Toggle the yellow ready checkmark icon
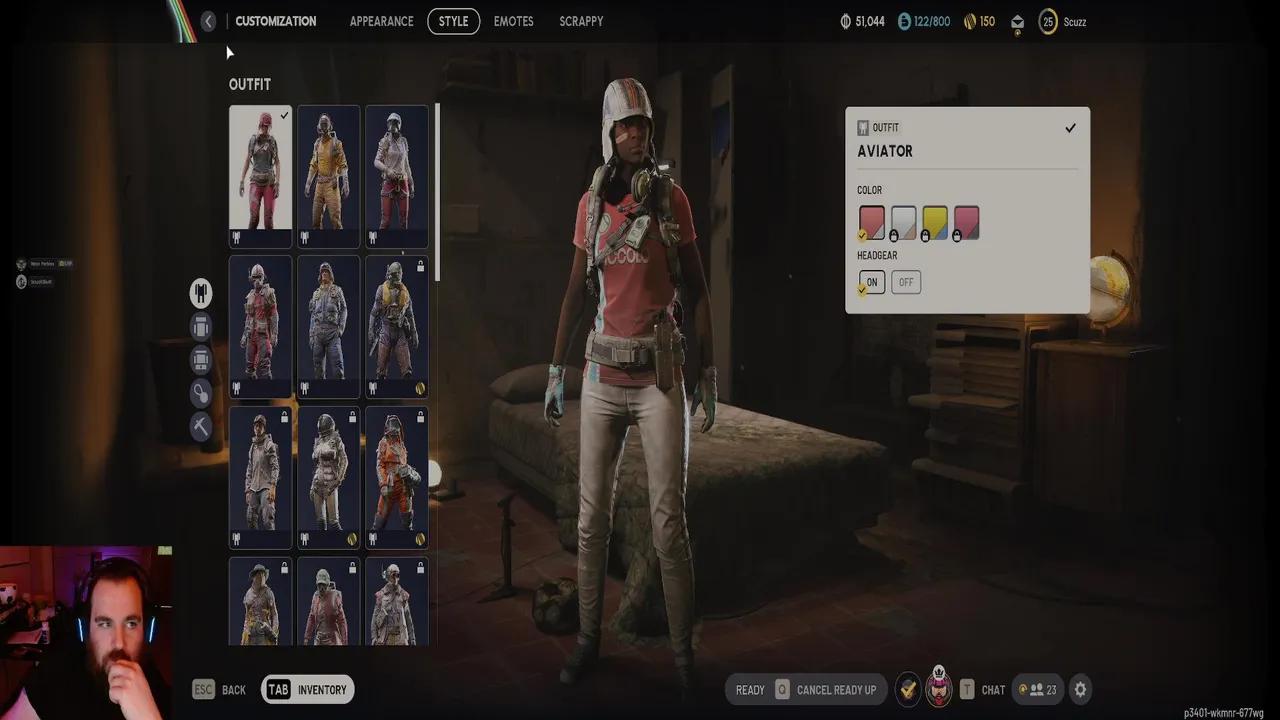Viewport: 1280px width, 720px height. point(908,689)
